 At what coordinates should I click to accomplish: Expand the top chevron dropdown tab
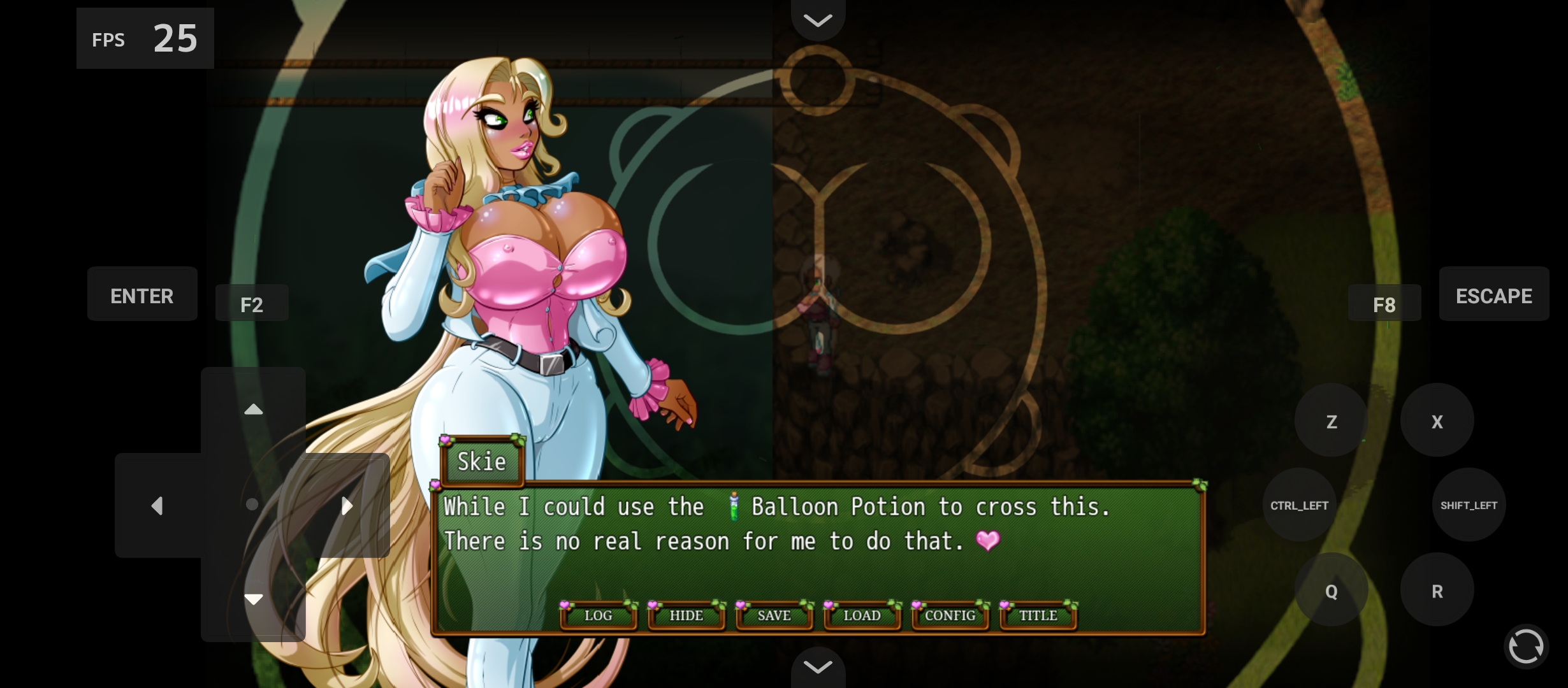point(818,20)
